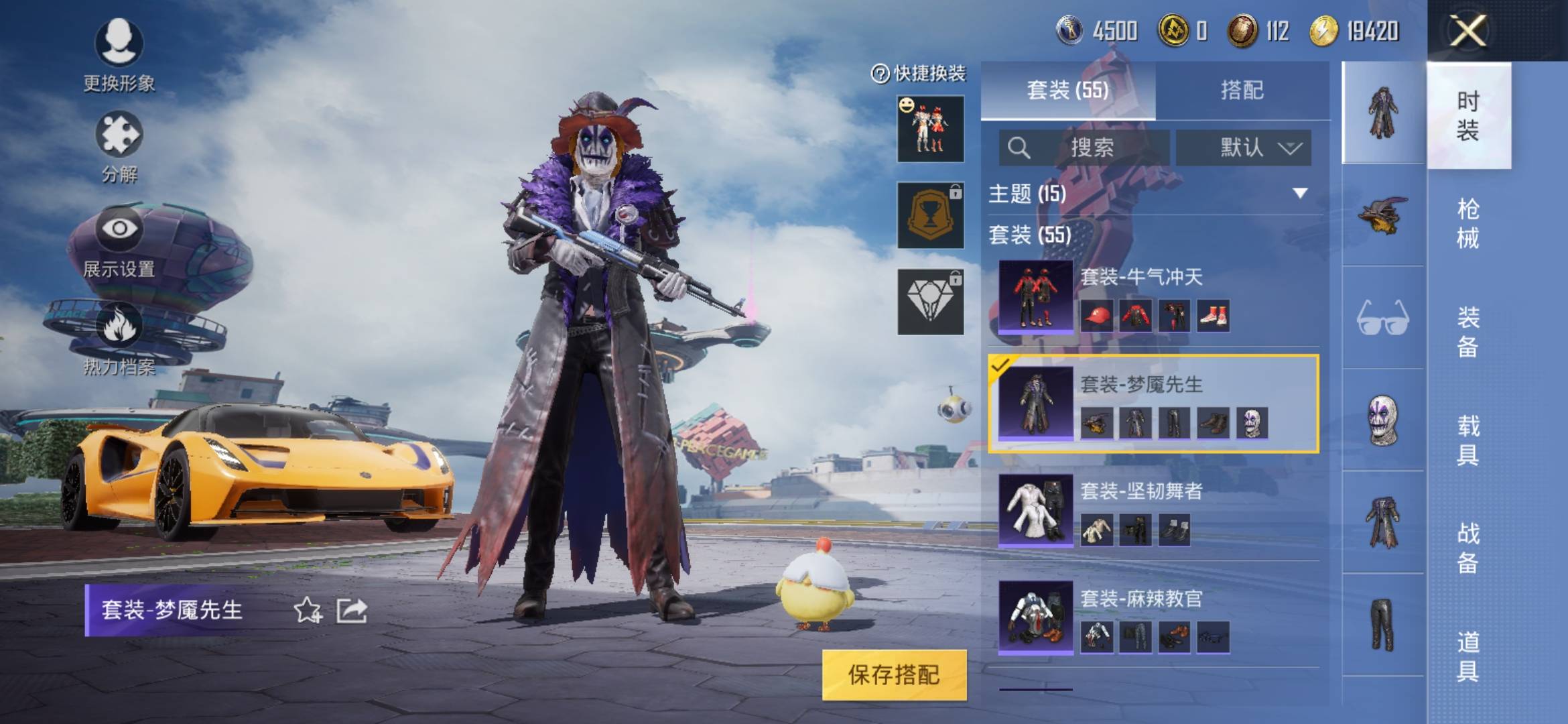Choose the glasses equipment slot

pos(1382,318)
